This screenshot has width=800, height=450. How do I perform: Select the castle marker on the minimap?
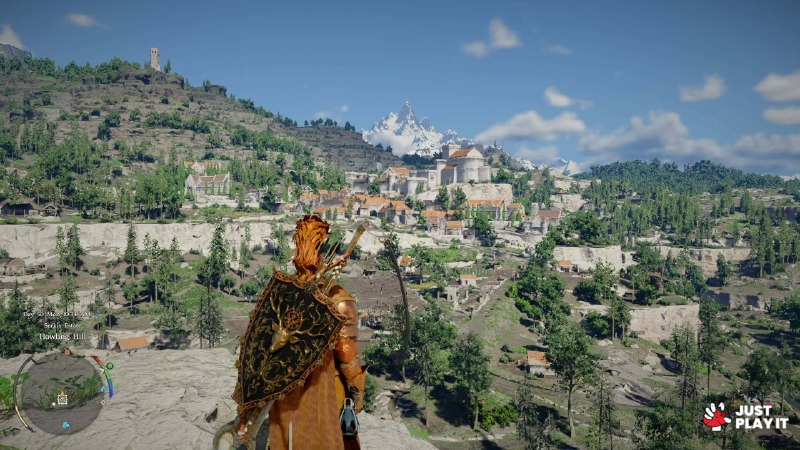click(62, 399)
